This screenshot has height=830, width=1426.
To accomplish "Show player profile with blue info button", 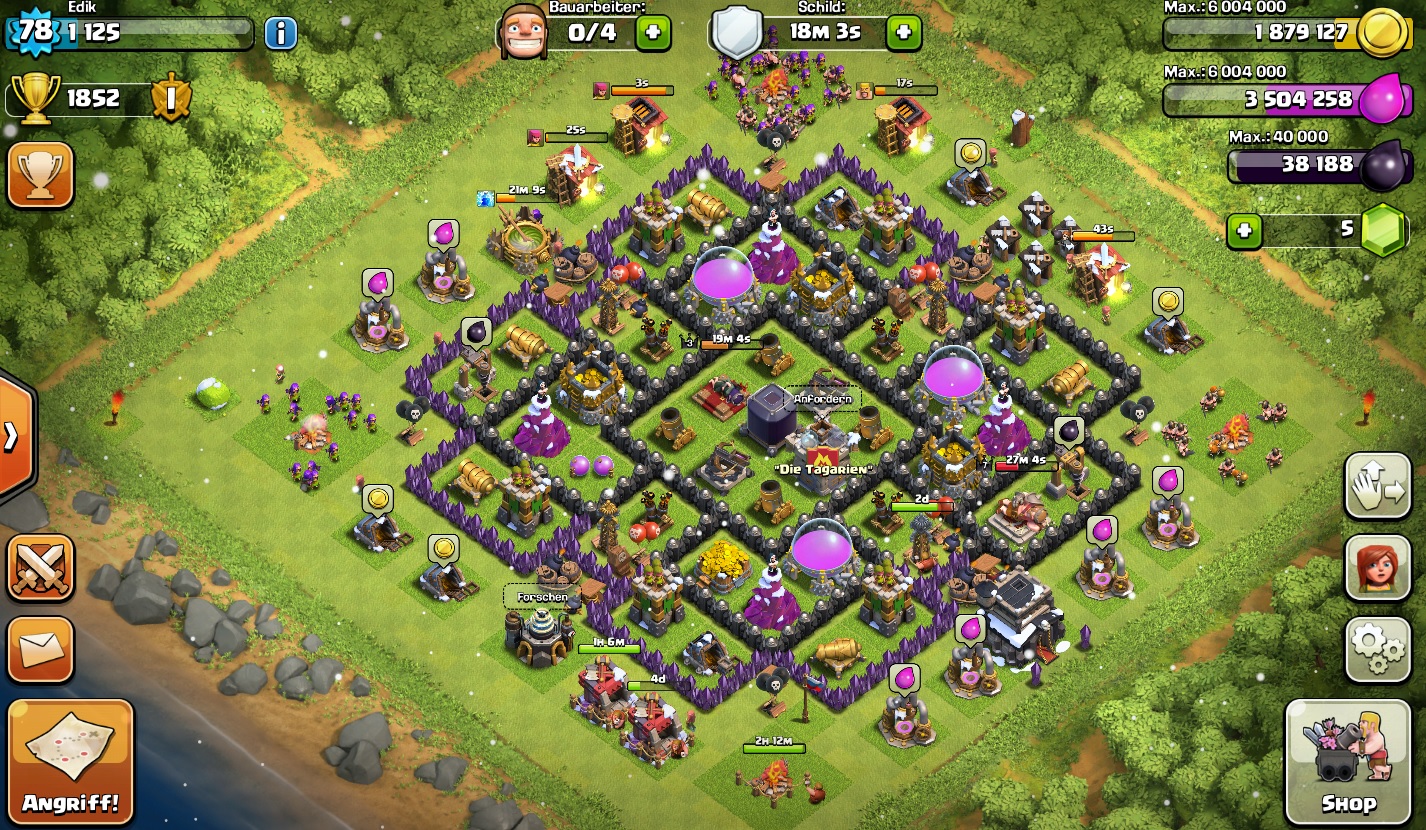I will [280, 33].
